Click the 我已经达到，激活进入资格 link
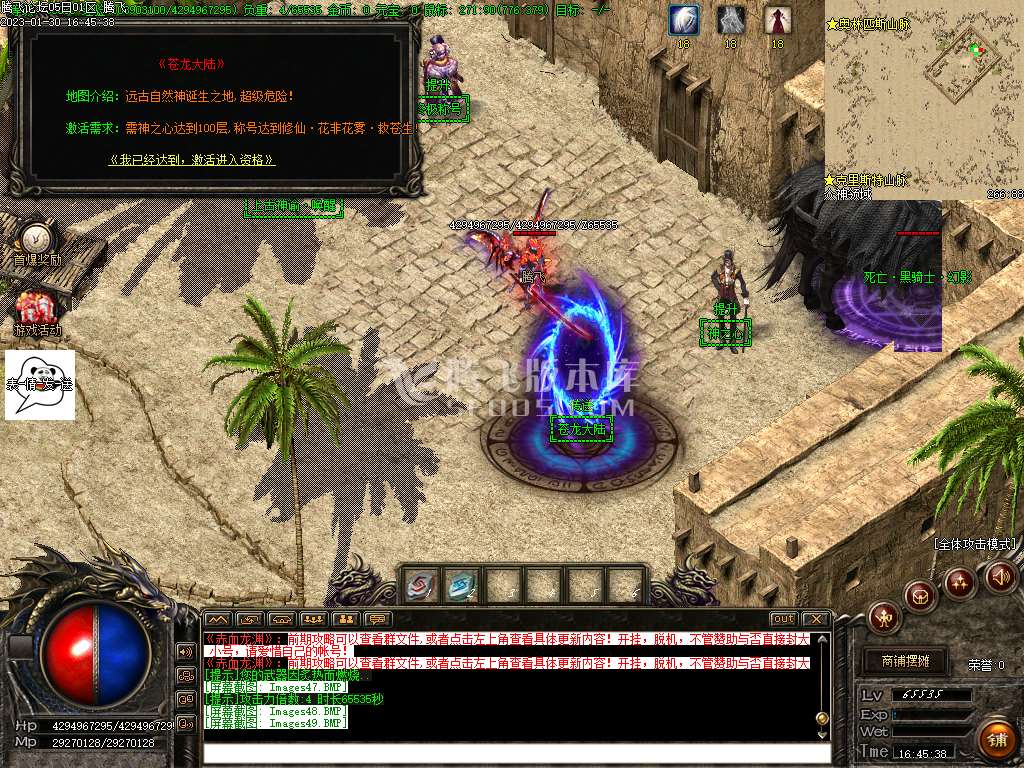The image size is (1024, 768). pos(191,159)
